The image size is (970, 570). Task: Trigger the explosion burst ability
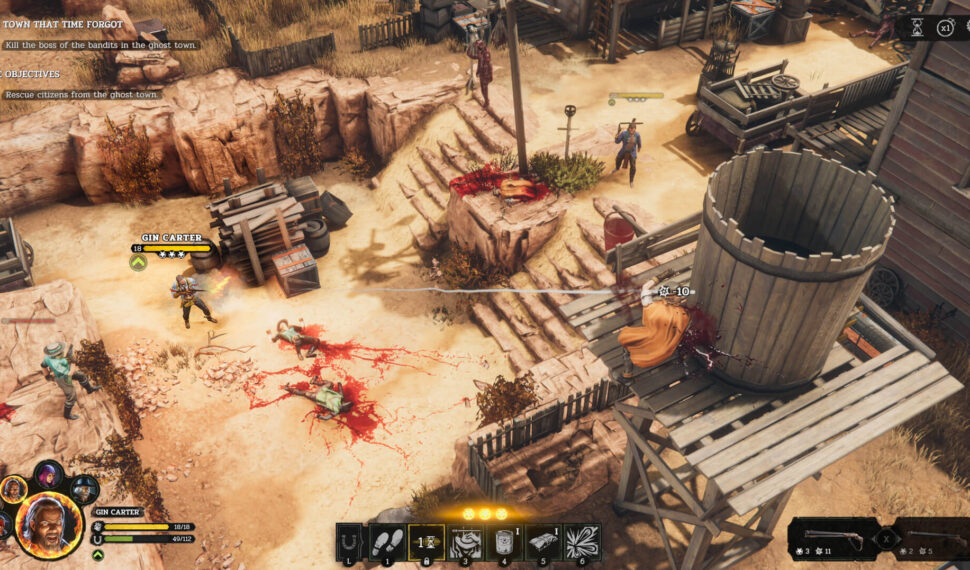click(x=582, y=542)
